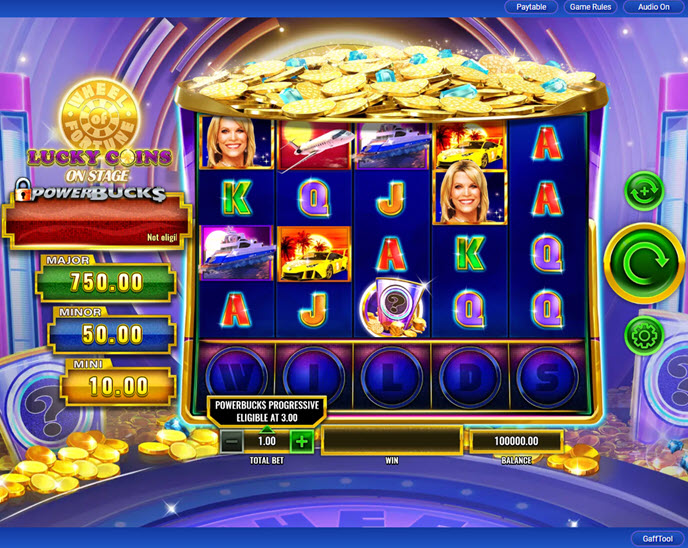This screenshot has height=548, width=688.
Task: Open the Paytable
Action: pos(531,7)
